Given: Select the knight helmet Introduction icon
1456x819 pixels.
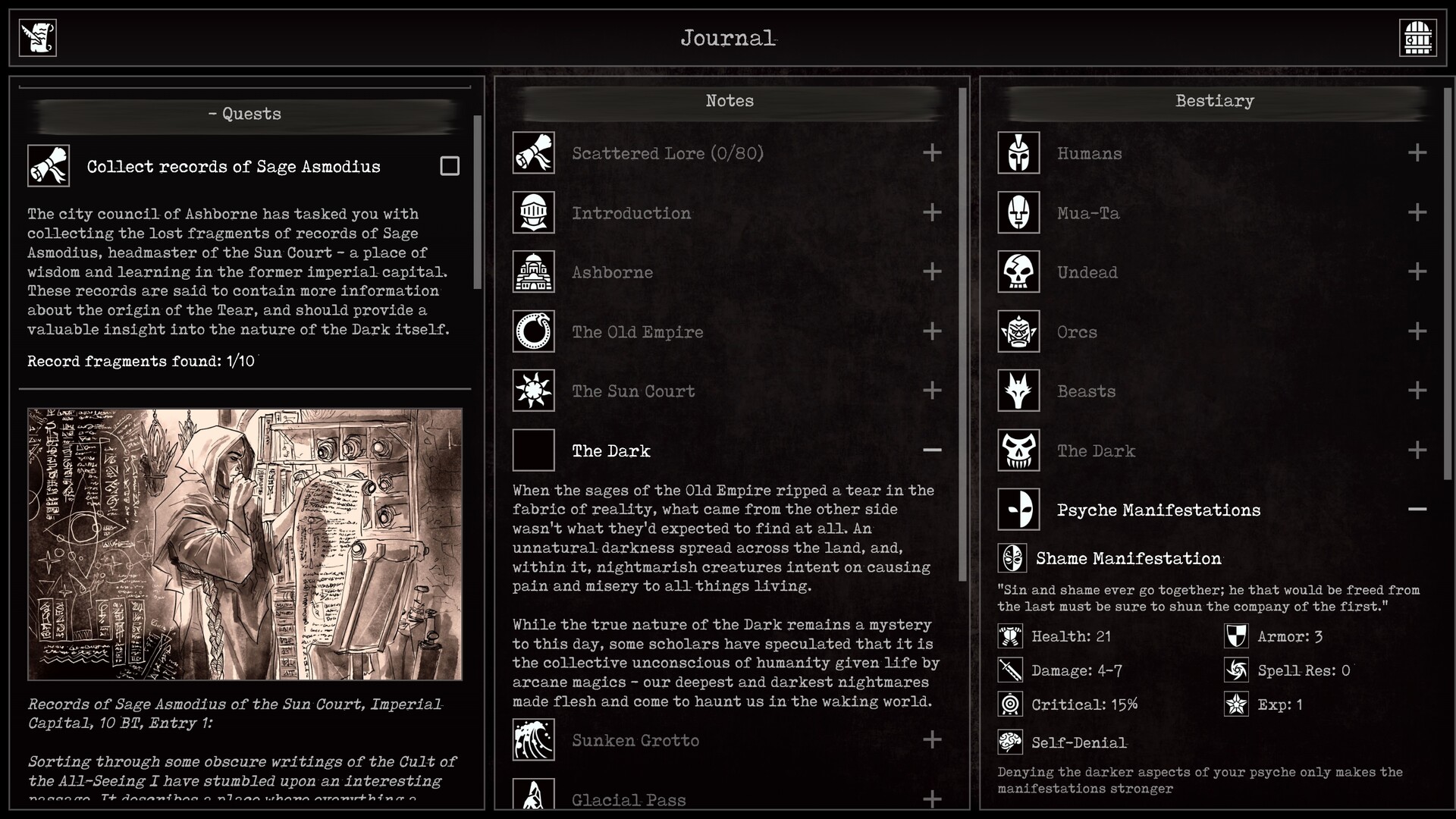Looking at the screenshot, I should (x=534, y=213).
